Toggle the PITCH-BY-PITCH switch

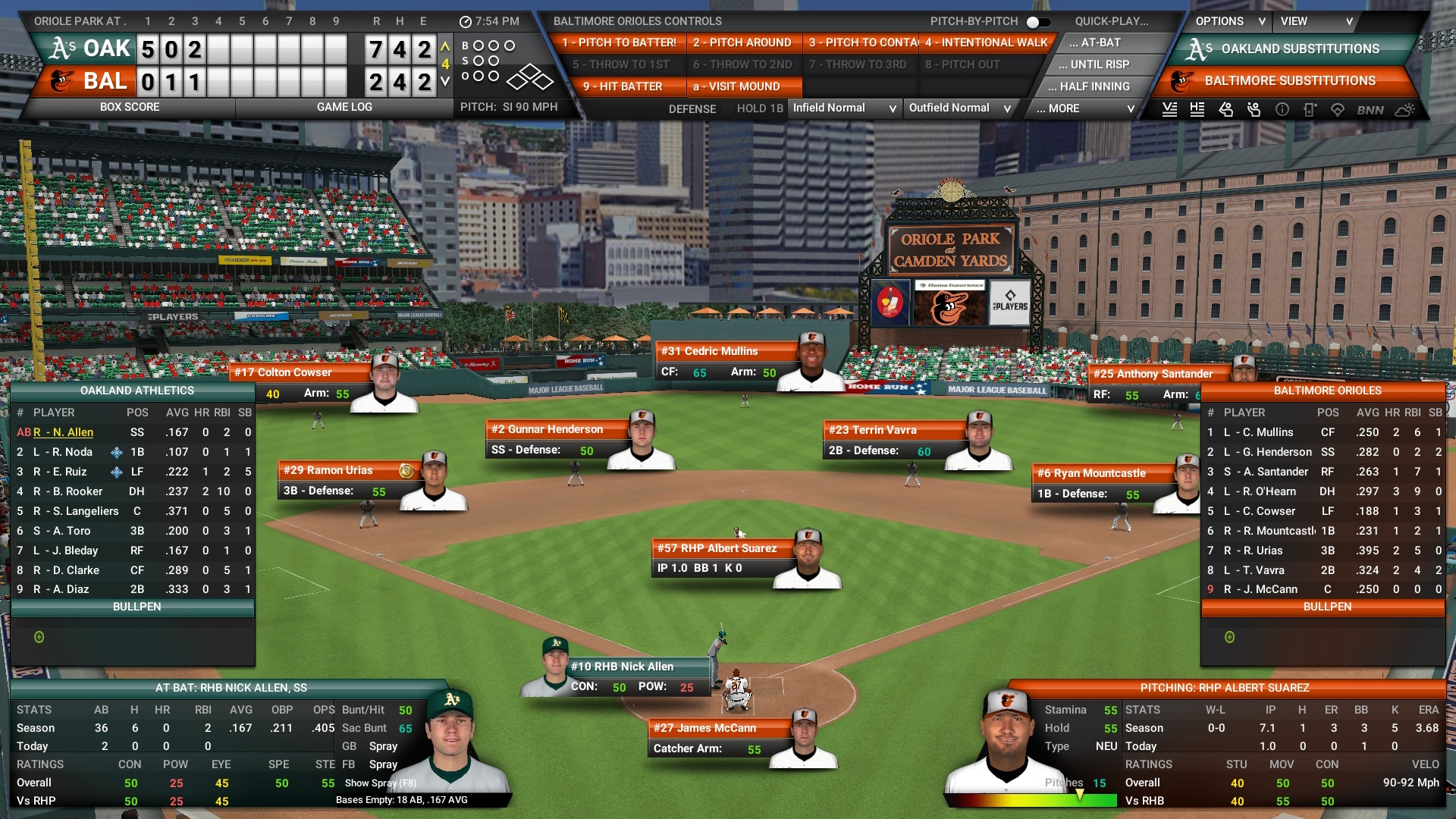coord(1037,22)
